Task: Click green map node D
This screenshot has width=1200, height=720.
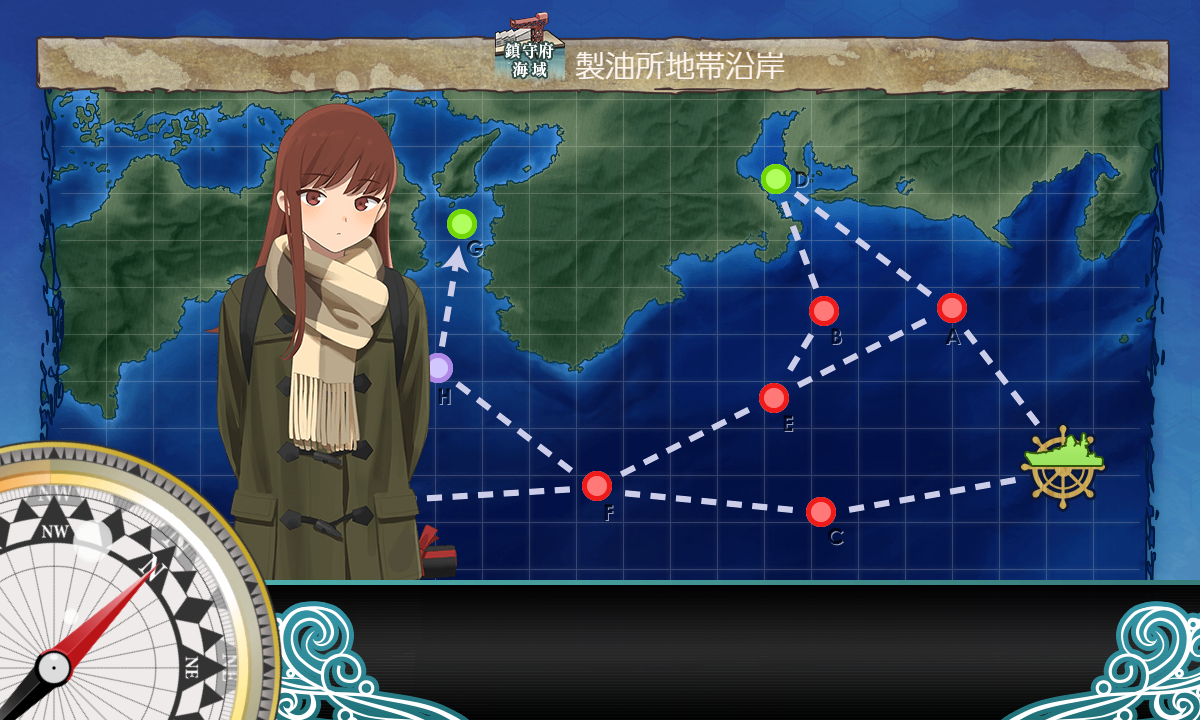Action: point(776,179)
